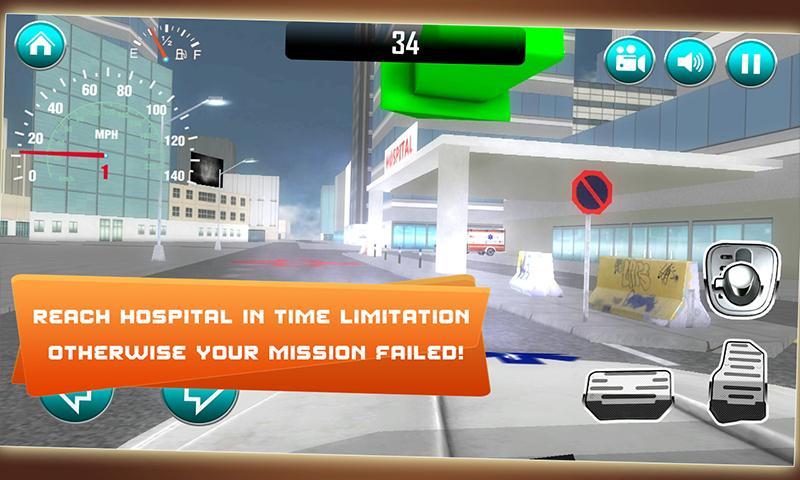
Task: Toggle the sound speaker button
Action: (688, 62)
